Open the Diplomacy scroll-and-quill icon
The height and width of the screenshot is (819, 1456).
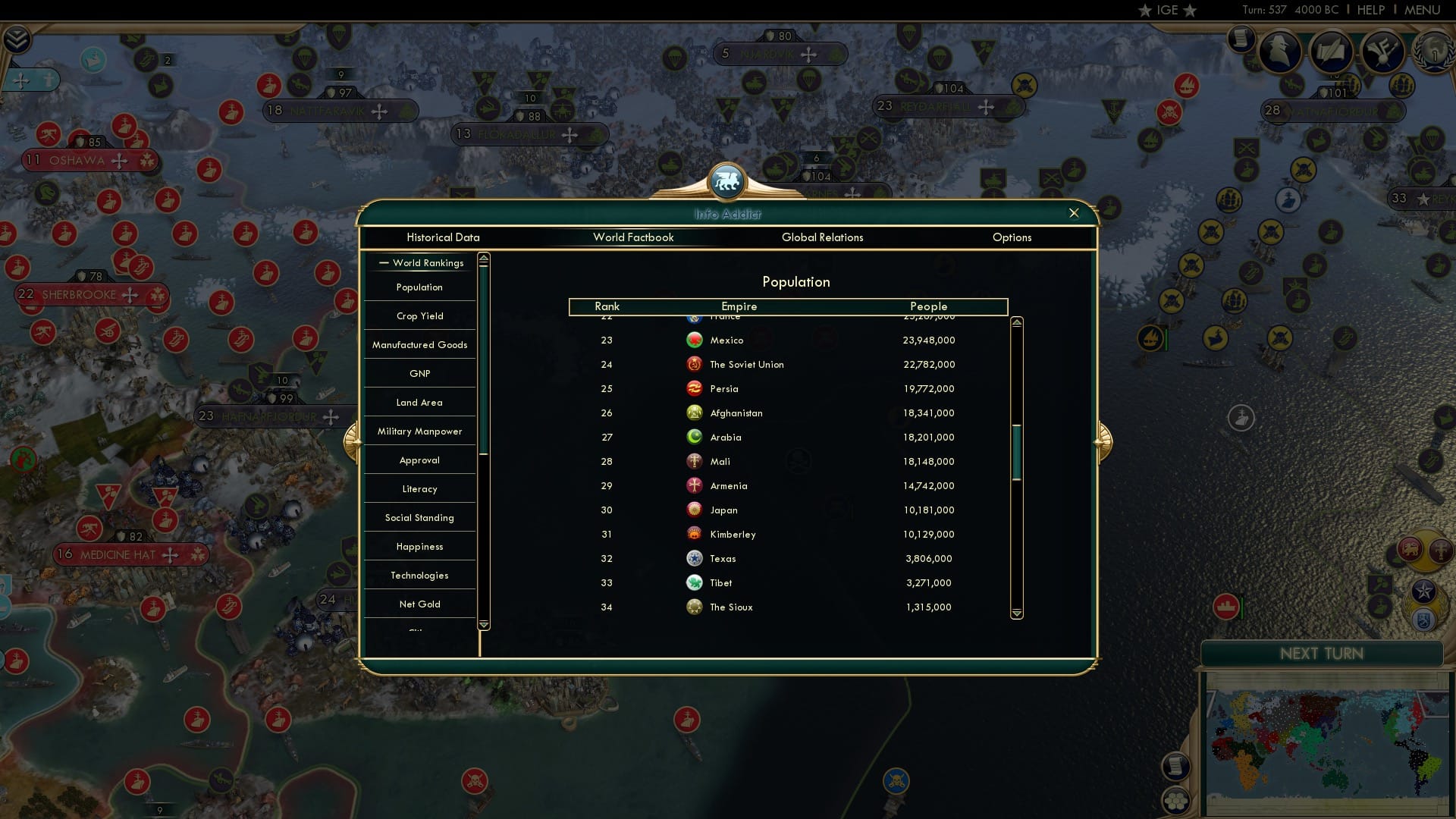1332,52
